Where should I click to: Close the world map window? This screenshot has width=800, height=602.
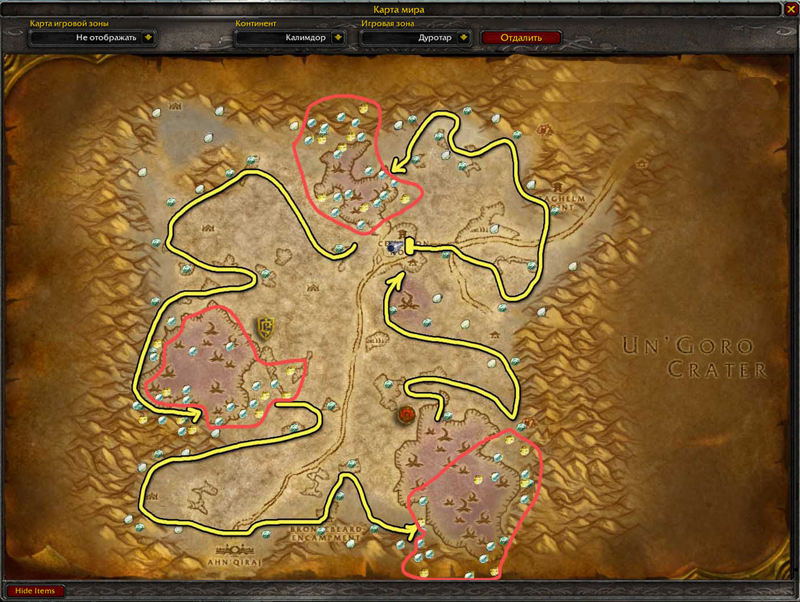click(x=789, y=10)
